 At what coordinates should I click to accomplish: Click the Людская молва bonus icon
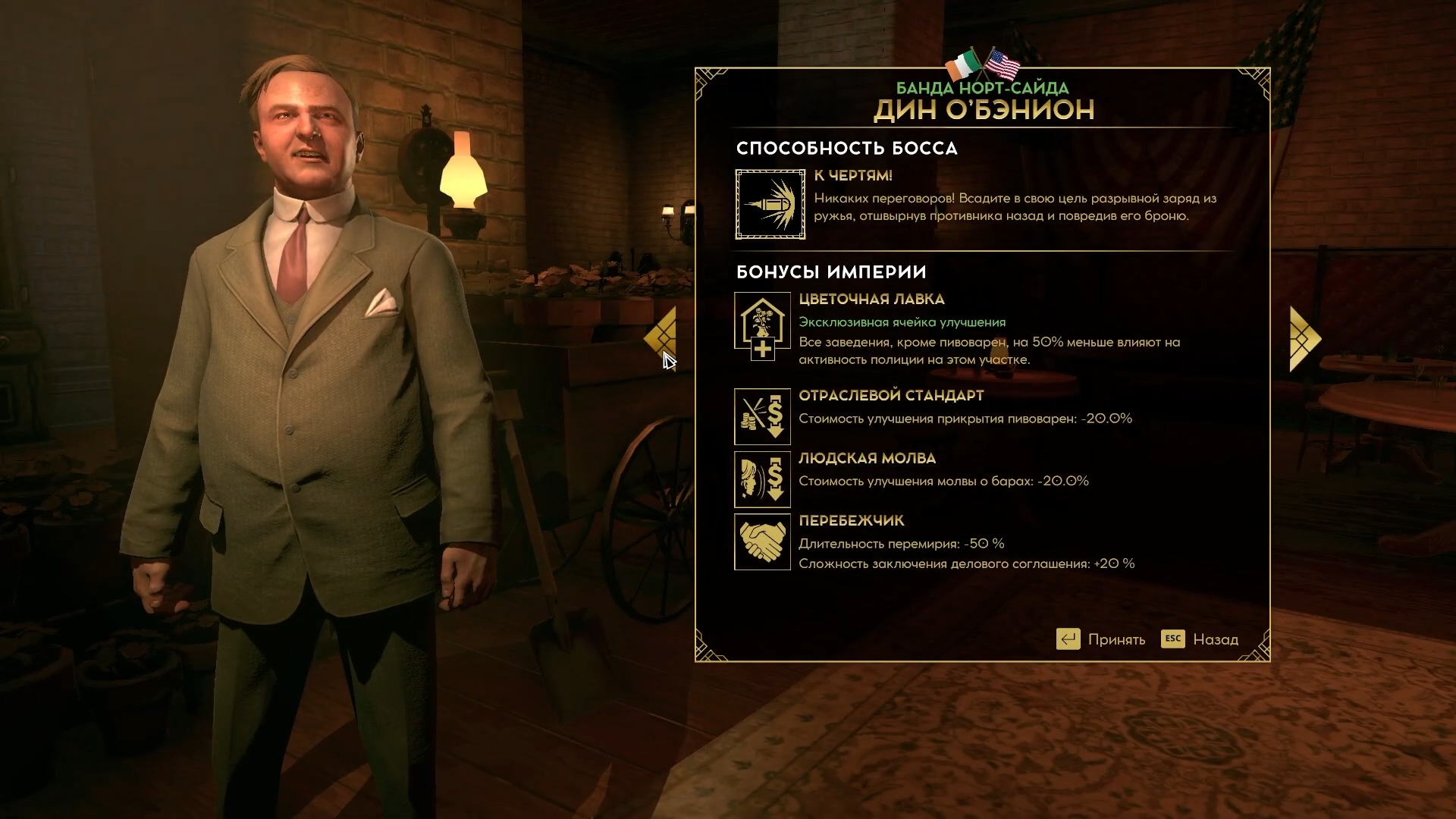pyautogui.click(x=762, y=479)
